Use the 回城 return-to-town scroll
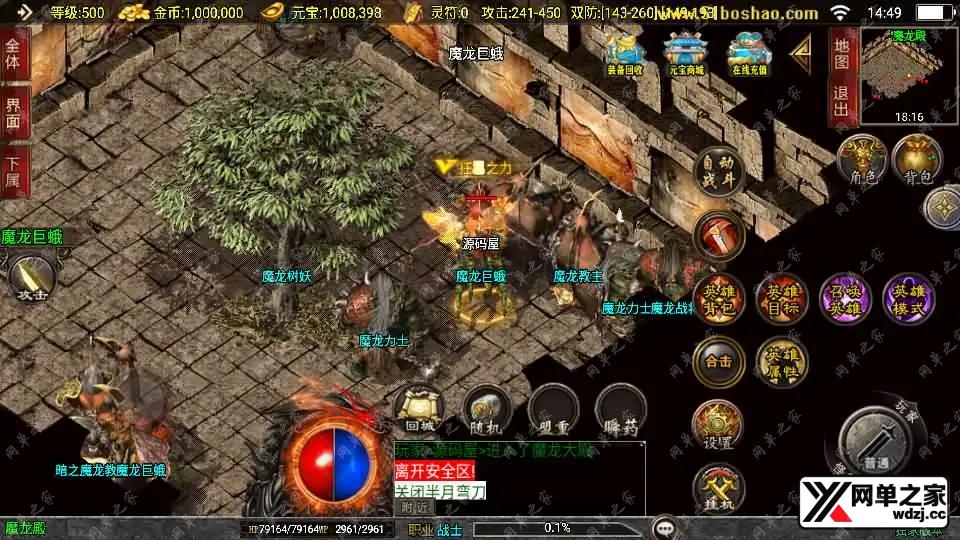 [x=419, y=410]
